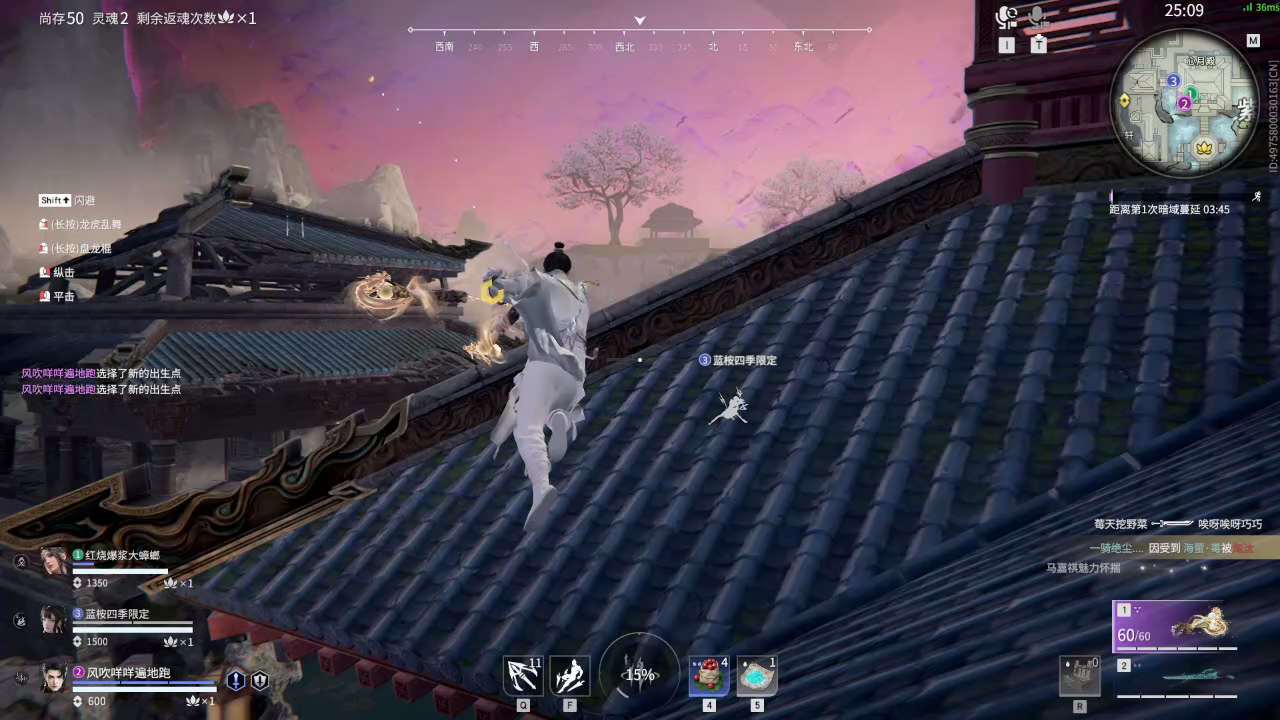Use the armor powder in slot 5

757,675
